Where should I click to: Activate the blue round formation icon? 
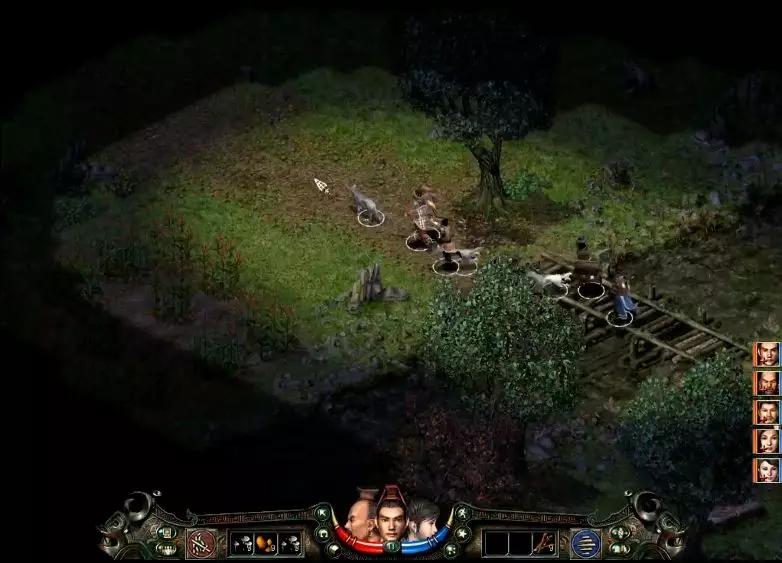(x=585, y=543)
